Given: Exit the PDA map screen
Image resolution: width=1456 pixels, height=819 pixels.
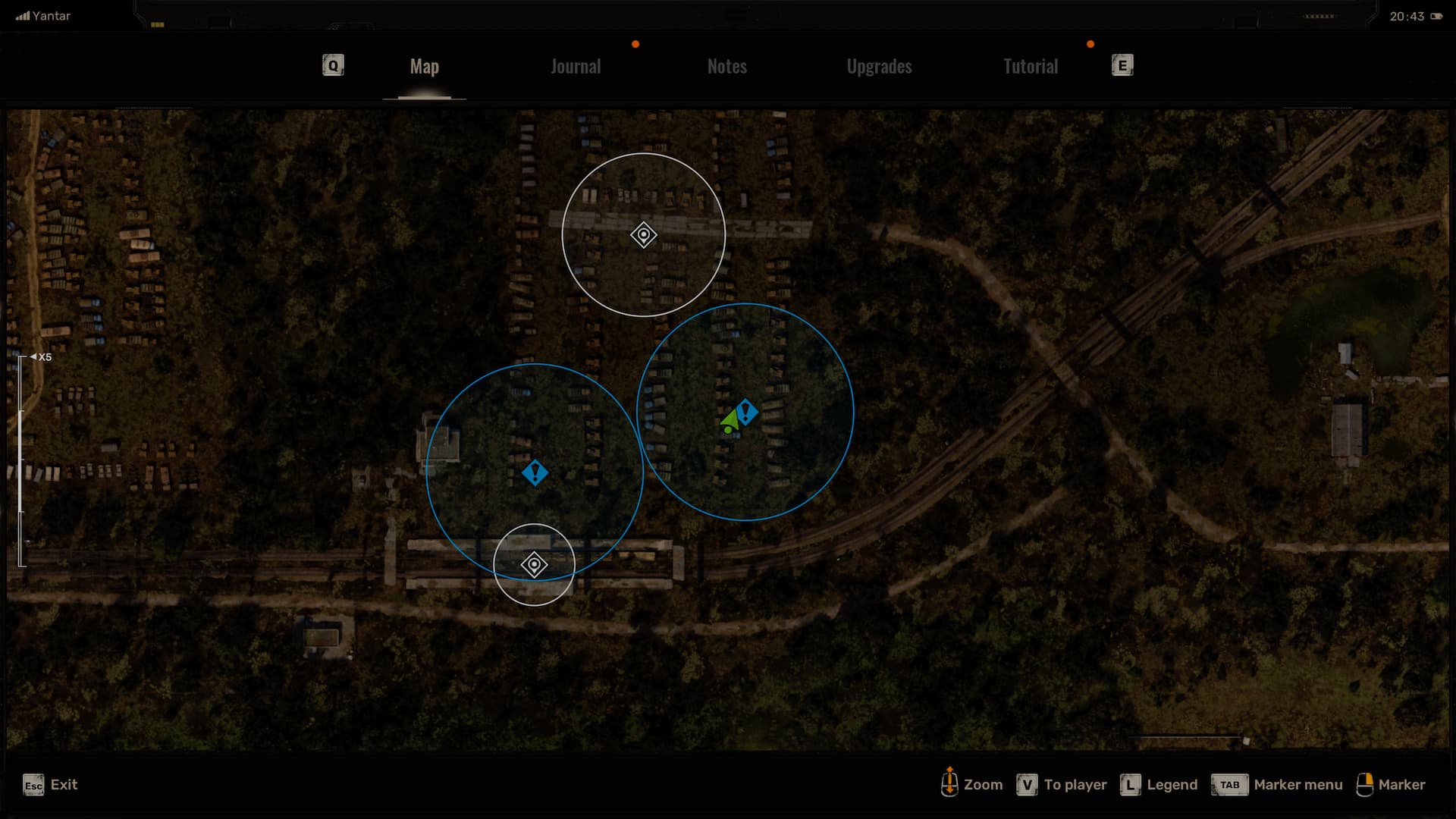Looking at the screenshot, I should [x=50, y=785].
